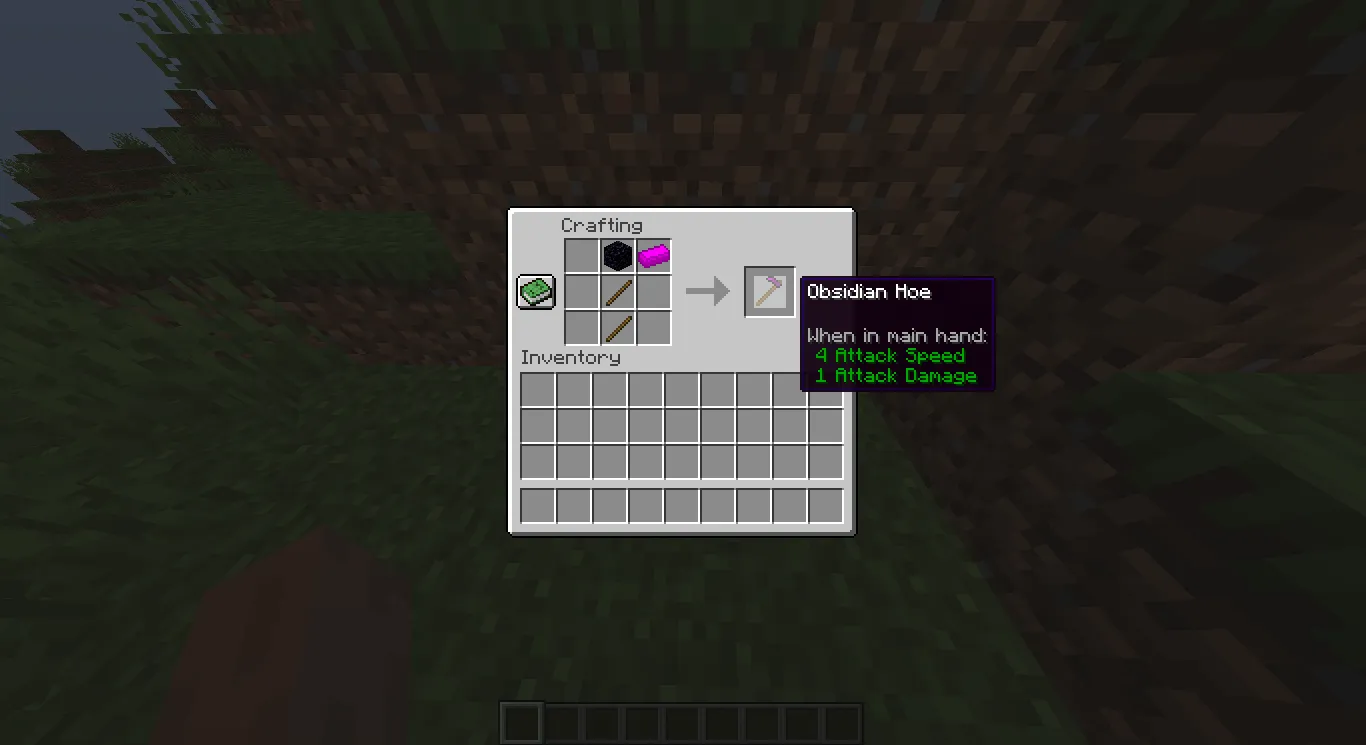Click the Inventory section label
Image resolution: width=1366 pixels, height=745 pixels.
[x=571, y=357]
